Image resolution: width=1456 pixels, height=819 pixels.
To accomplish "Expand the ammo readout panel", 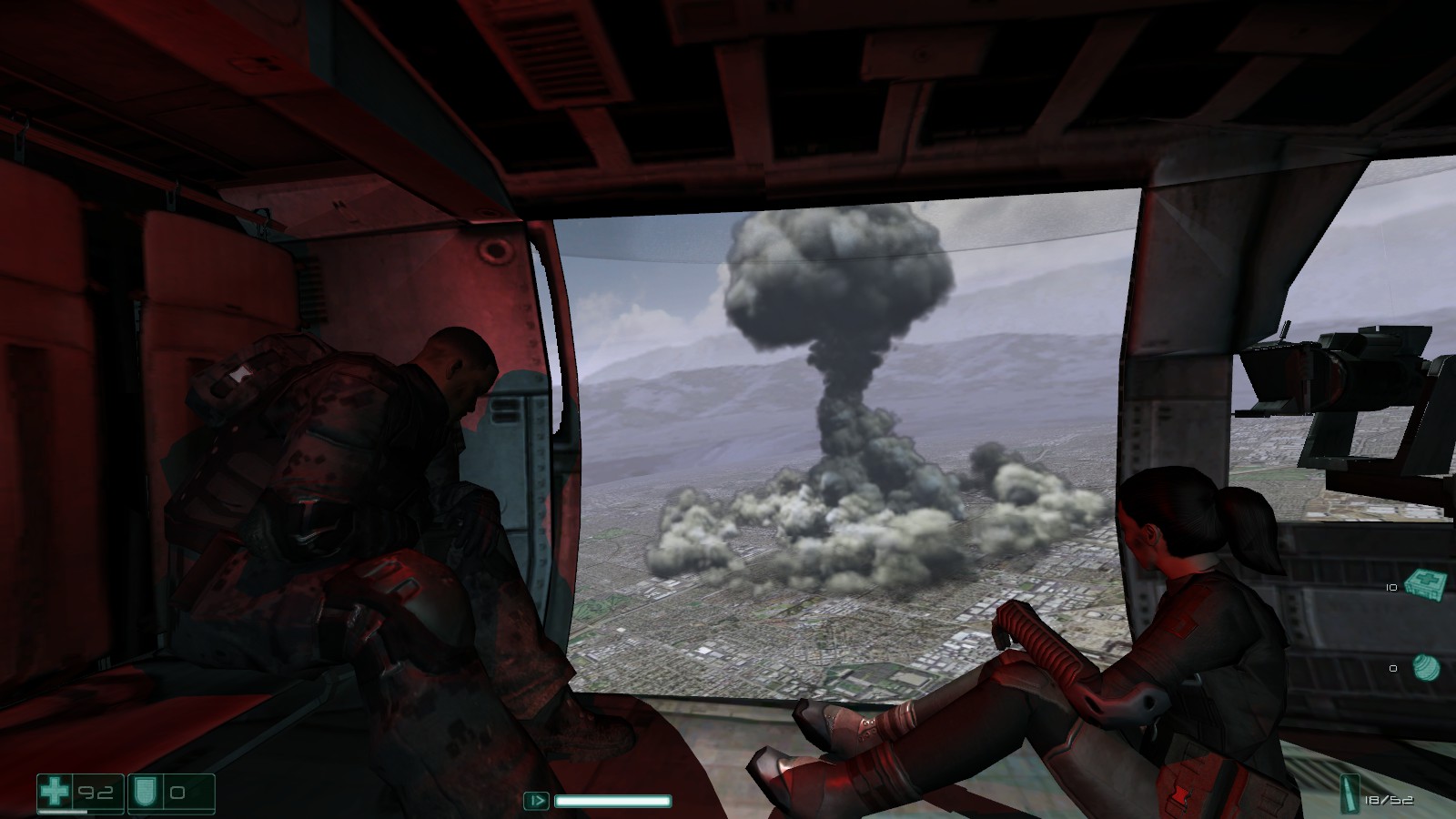I will (x=1374, y=797).
